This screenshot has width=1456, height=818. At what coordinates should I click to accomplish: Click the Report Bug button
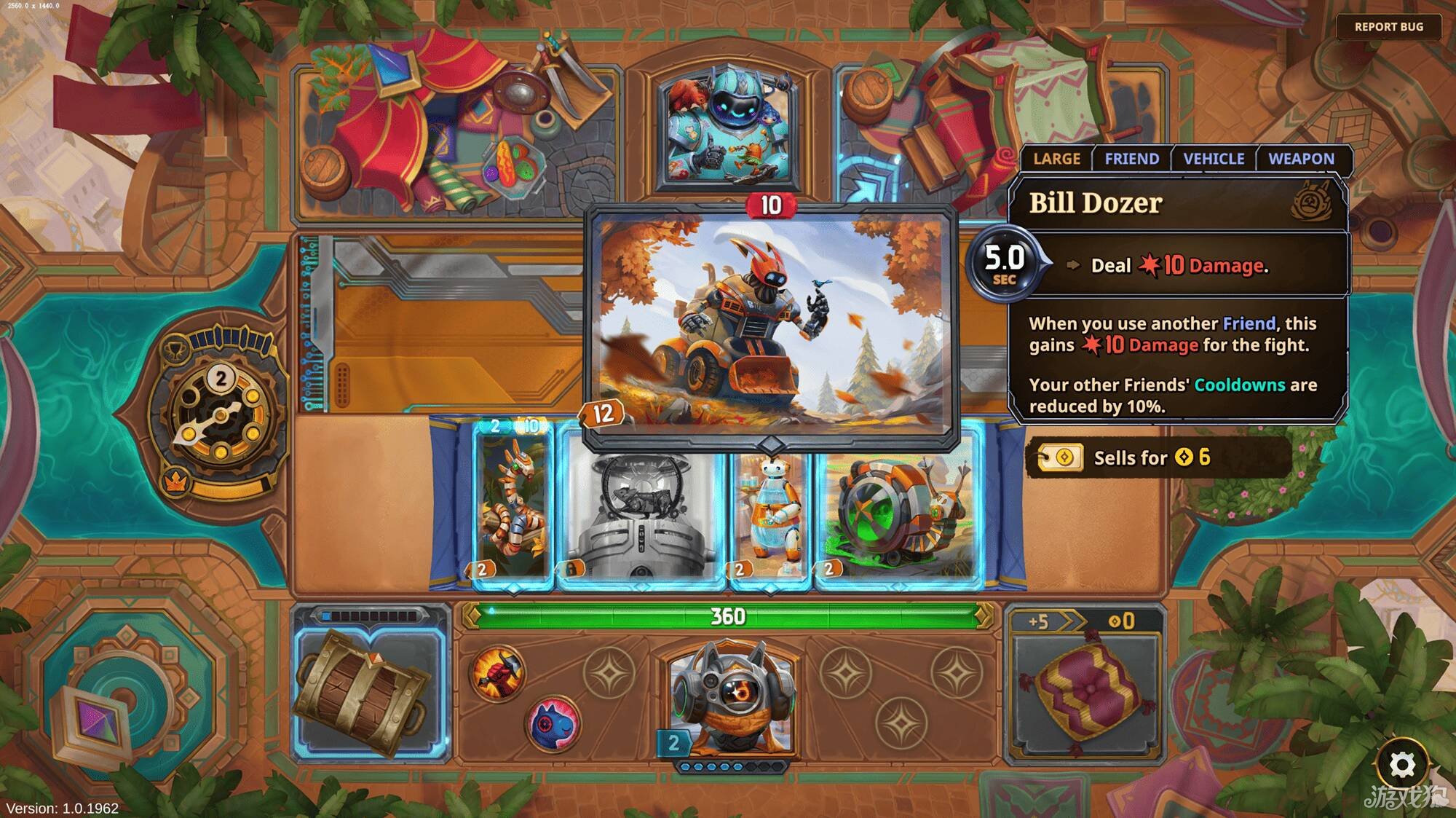pos(1388,27)
